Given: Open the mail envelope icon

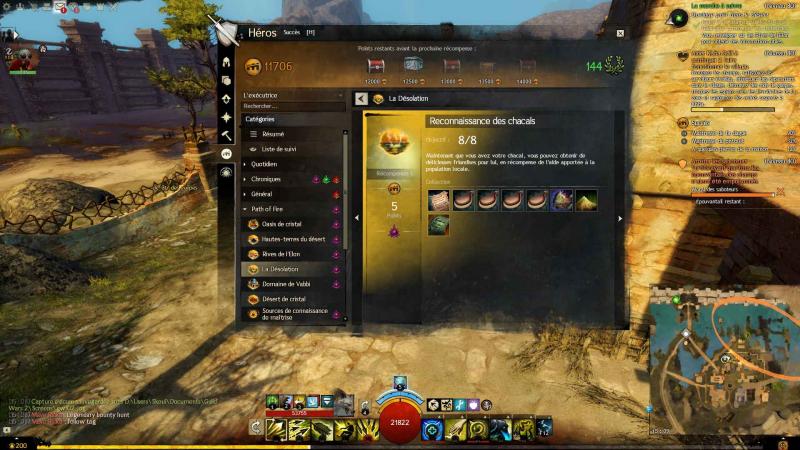Looking at the screenshot, I should [x=61, y=7].
